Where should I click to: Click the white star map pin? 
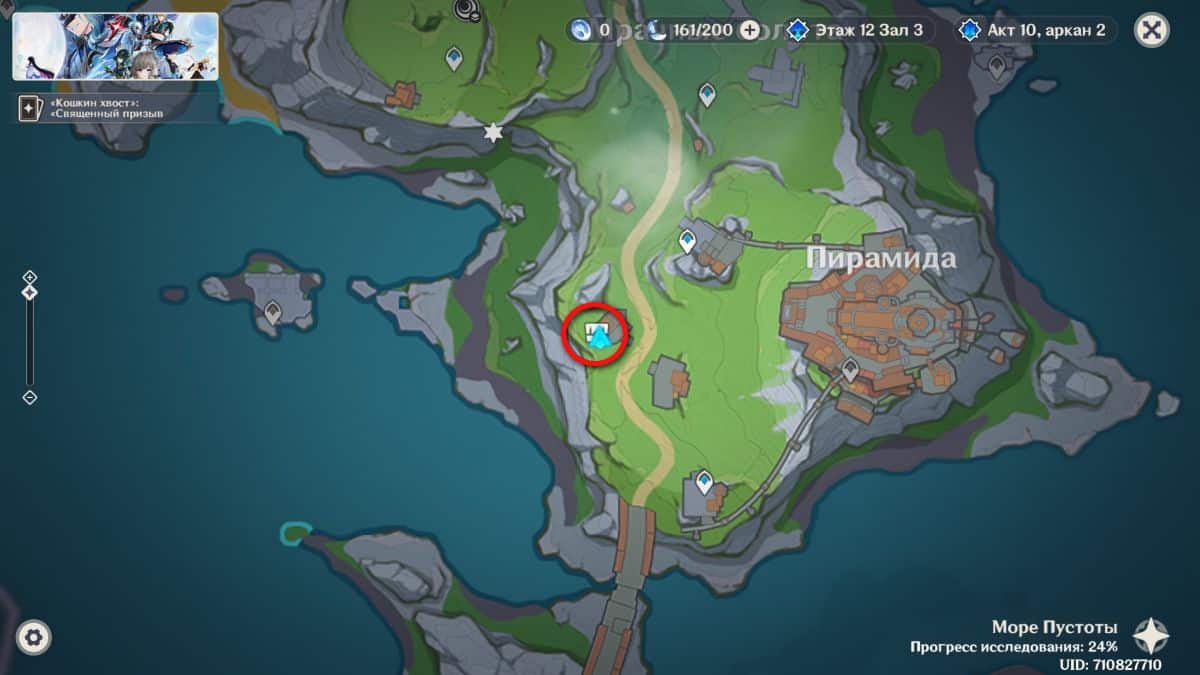pyautogui.click(x=492, y=132)
